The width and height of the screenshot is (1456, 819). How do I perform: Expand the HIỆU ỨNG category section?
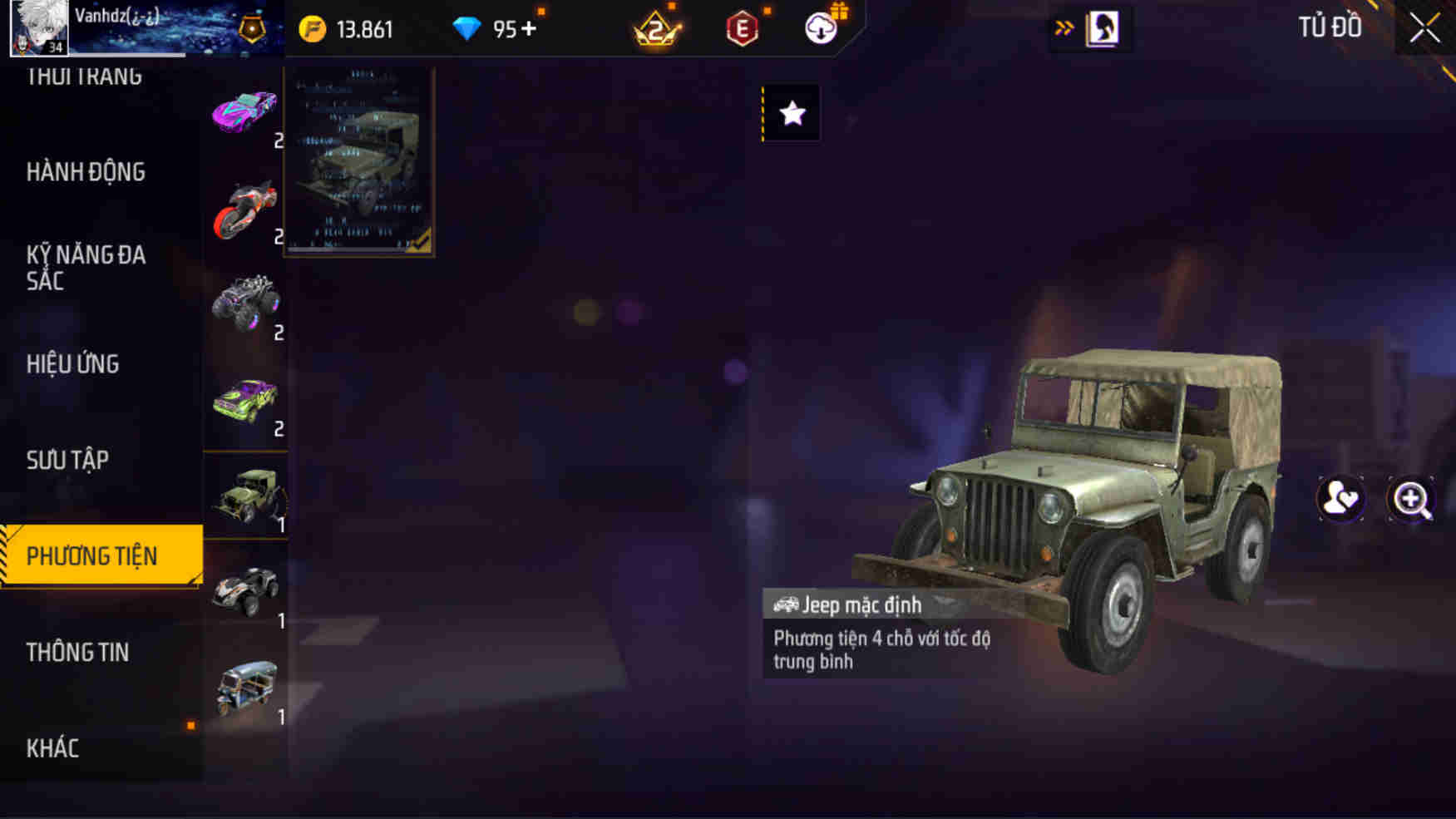[x=73, y=364]
